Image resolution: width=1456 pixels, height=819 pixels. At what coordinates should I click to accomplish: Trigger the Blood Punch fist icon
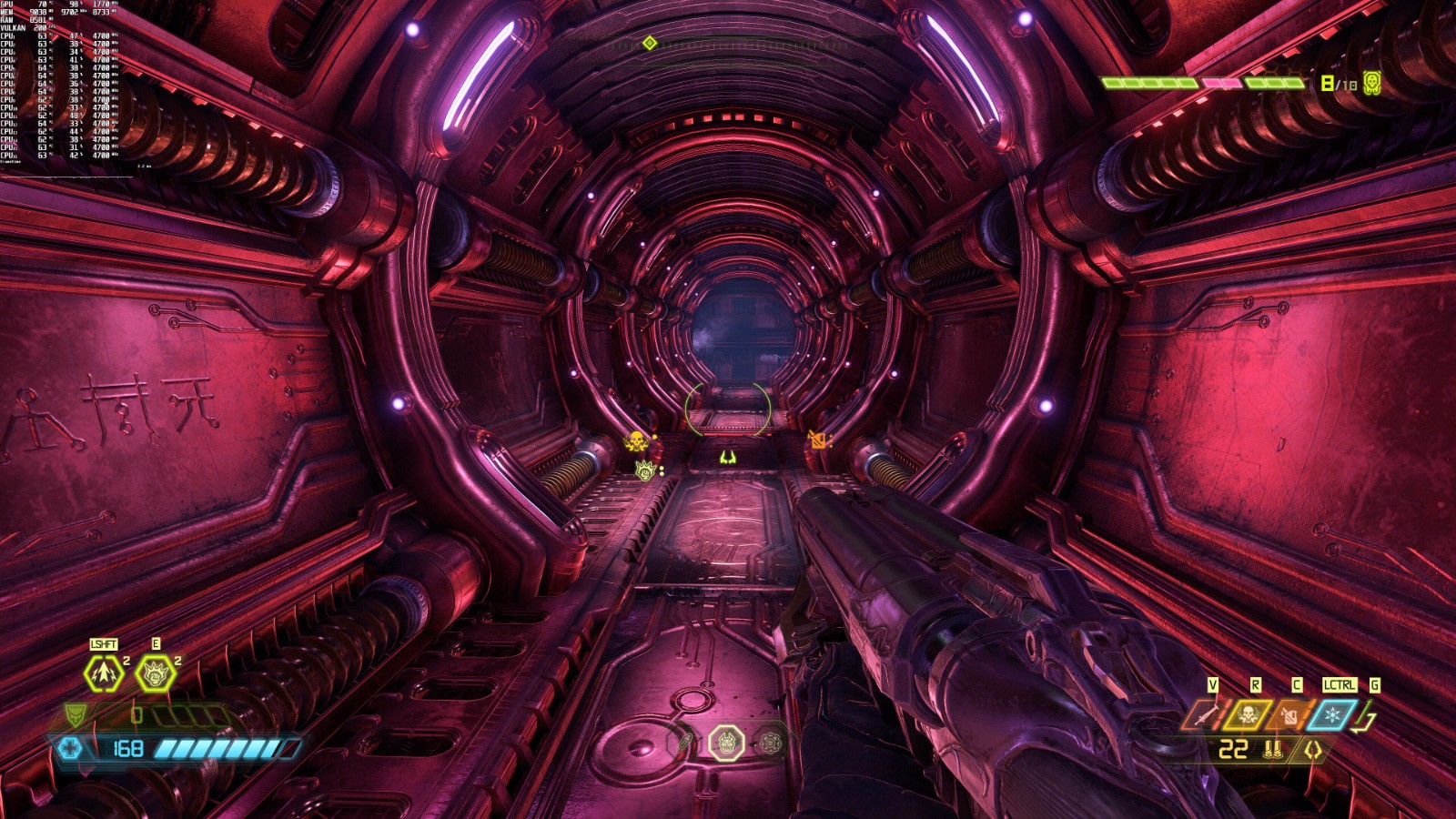[x=155, y=673]
